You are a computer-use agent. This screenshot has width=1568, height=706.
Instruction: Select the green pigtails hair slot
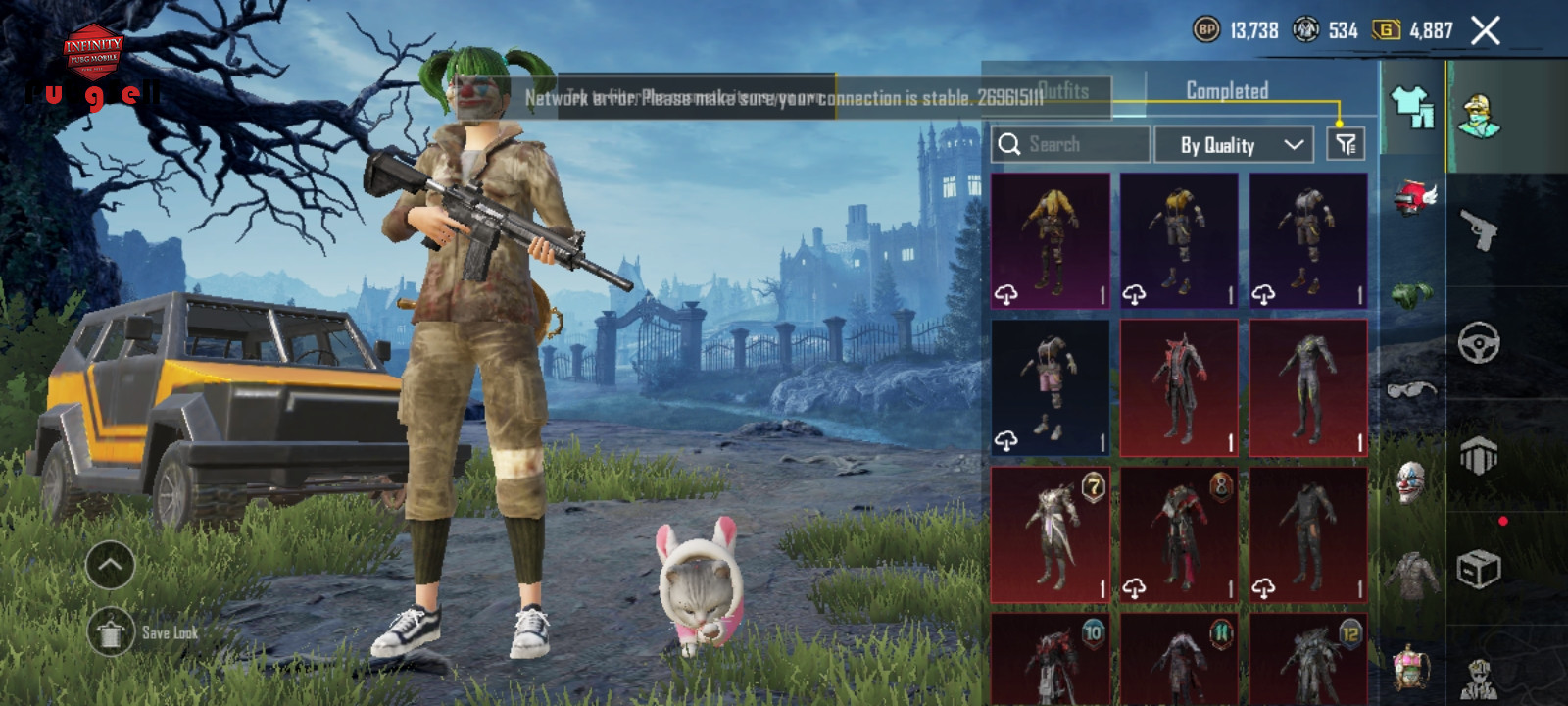[1412, 293]
